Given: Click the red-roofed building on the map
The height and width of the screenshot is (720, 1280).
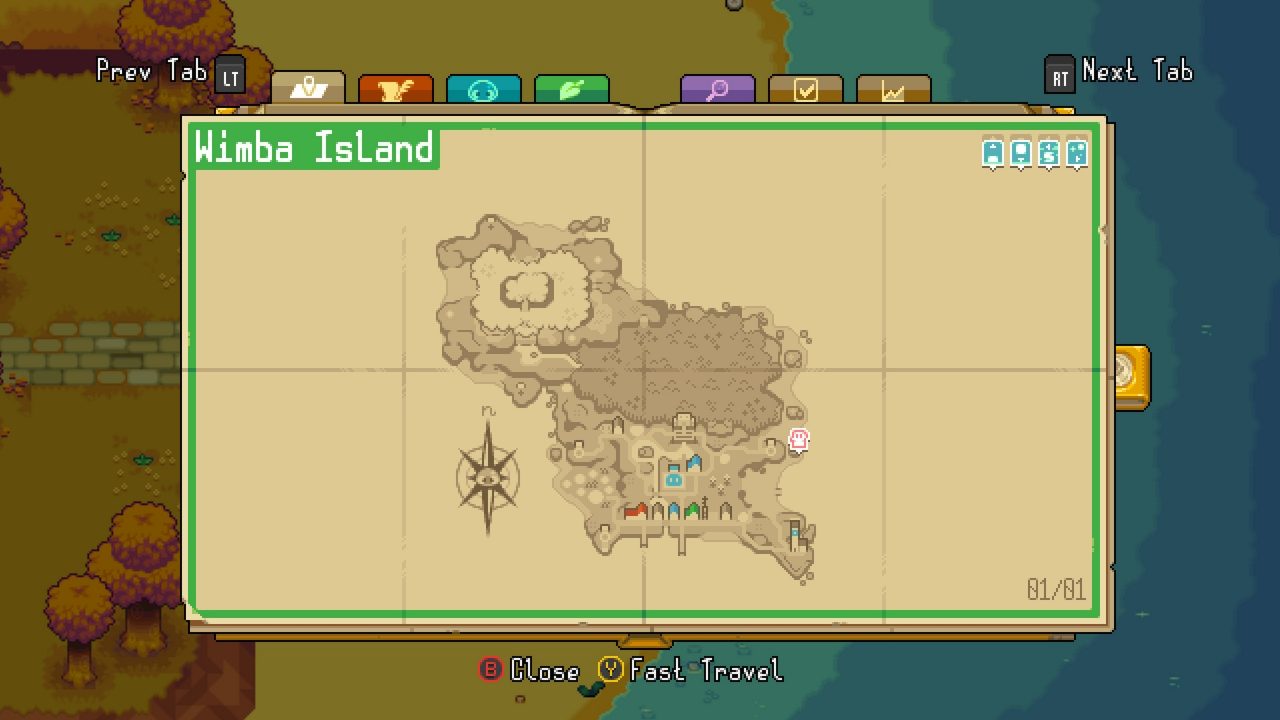Looking at the screenshot, I should [x=637, y=510].
